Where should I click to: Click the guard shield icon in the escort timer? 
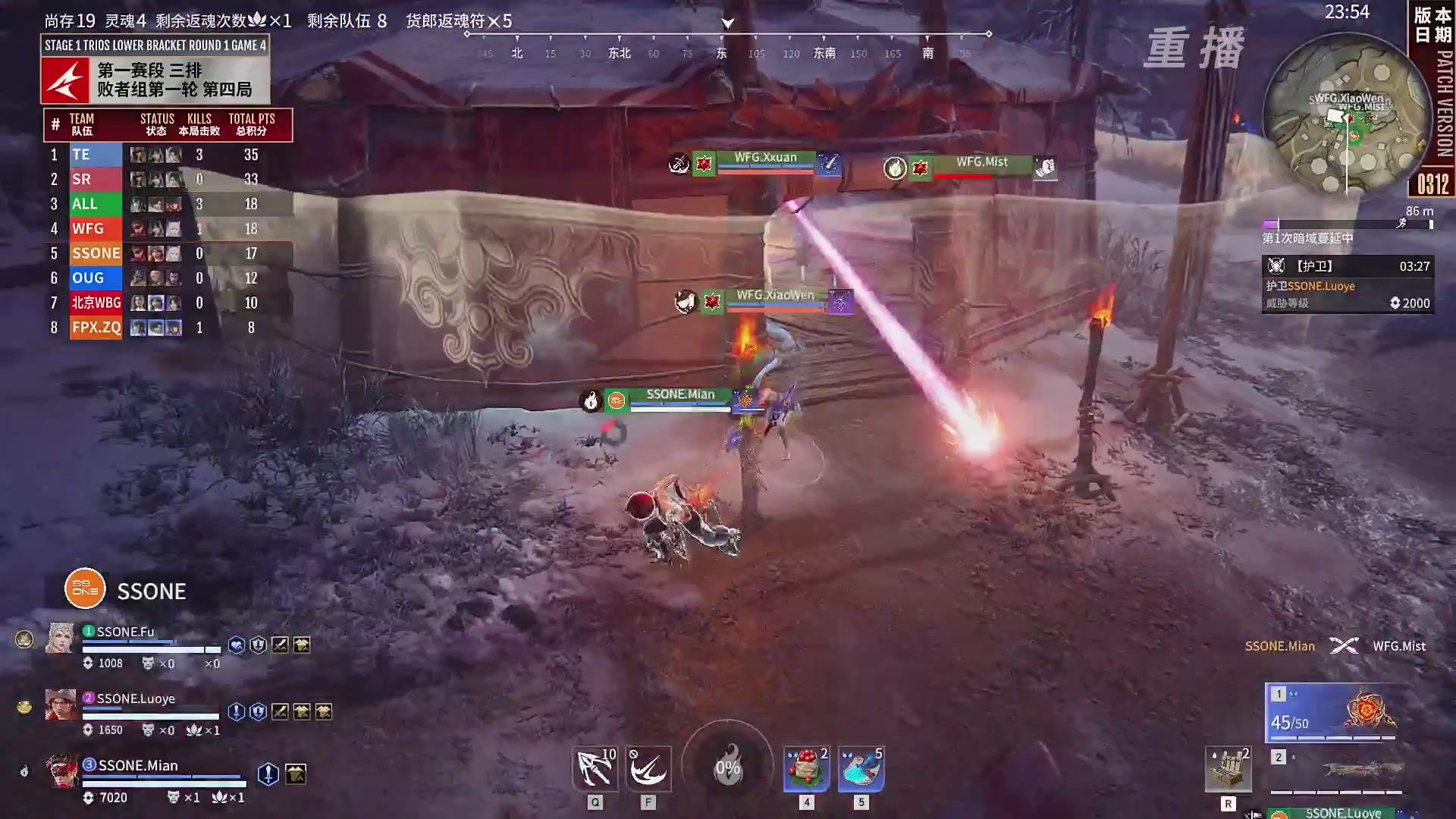click(1276, 266)
